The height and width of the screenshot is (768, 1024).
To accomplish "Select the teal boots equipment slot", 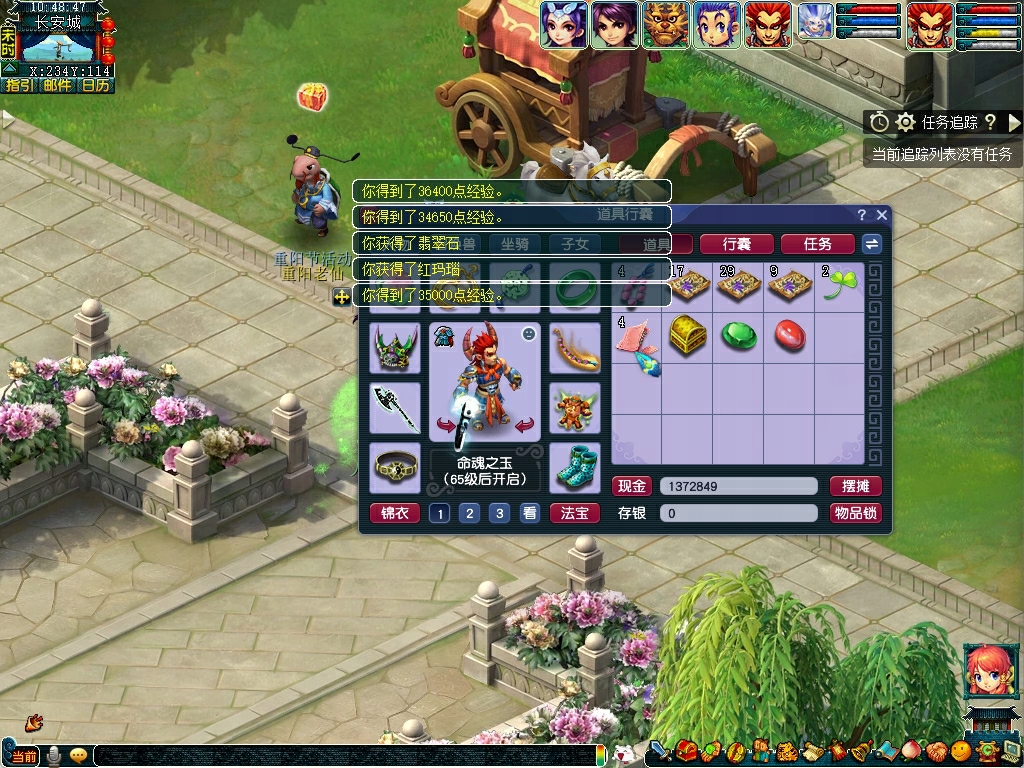I will 575,467.
